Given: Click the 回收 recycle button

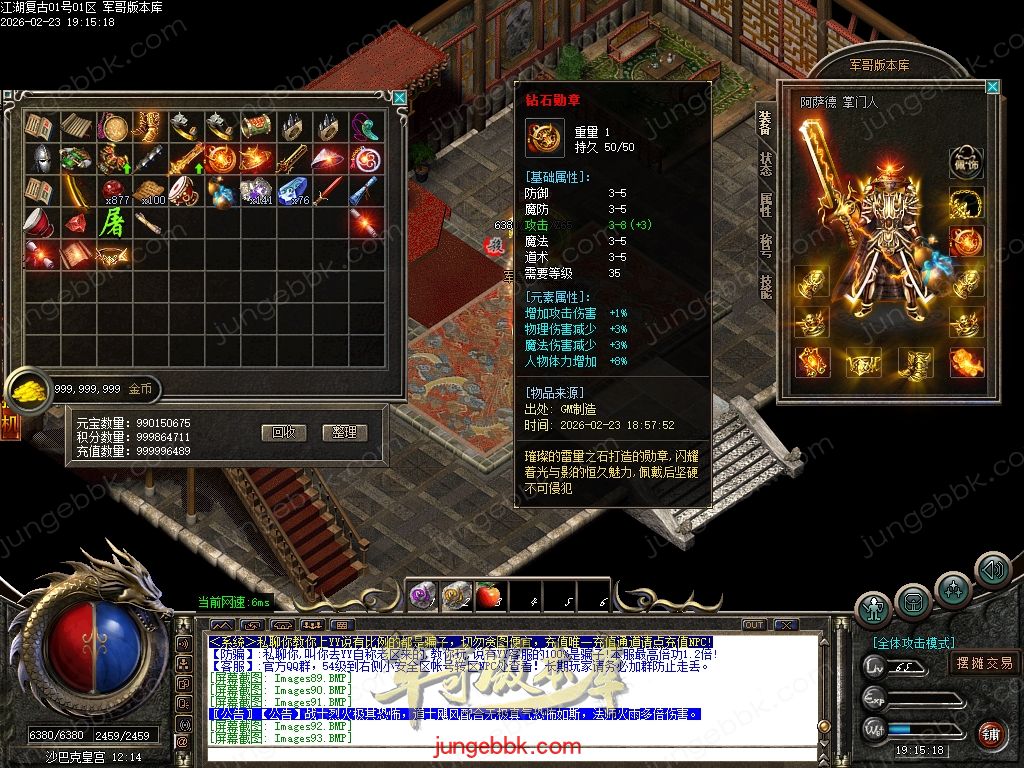Looking at the screenshot, I should tap(283, 433).
